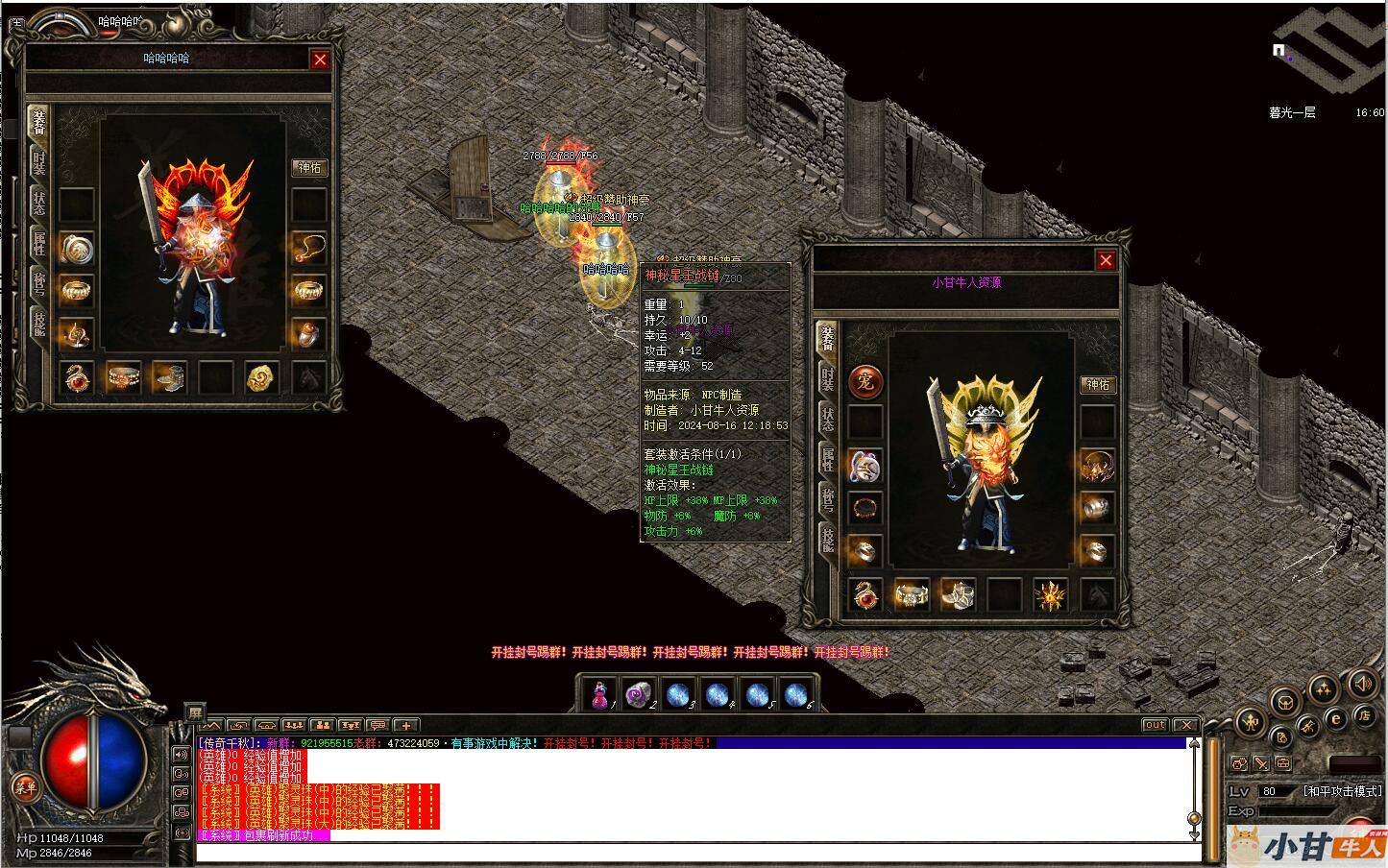Image resolution: width=1388 pixels, height=868 pixels.
Task: Switch to 属性 tab in 小甘牛人资源 panel
Action: 827,459
